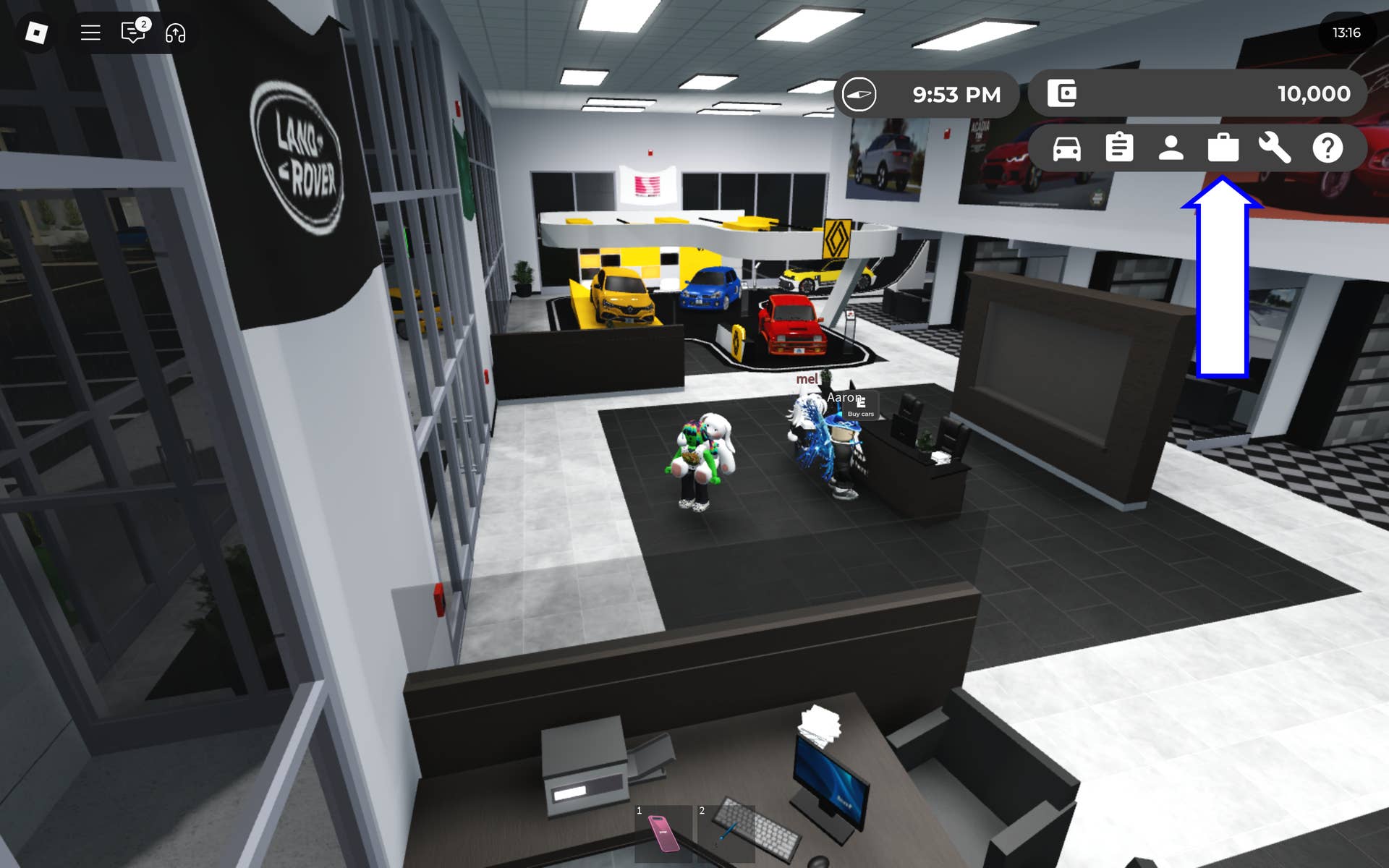Click the headphones audio icon
1389x868 pixels.
[x=176, y=33]
